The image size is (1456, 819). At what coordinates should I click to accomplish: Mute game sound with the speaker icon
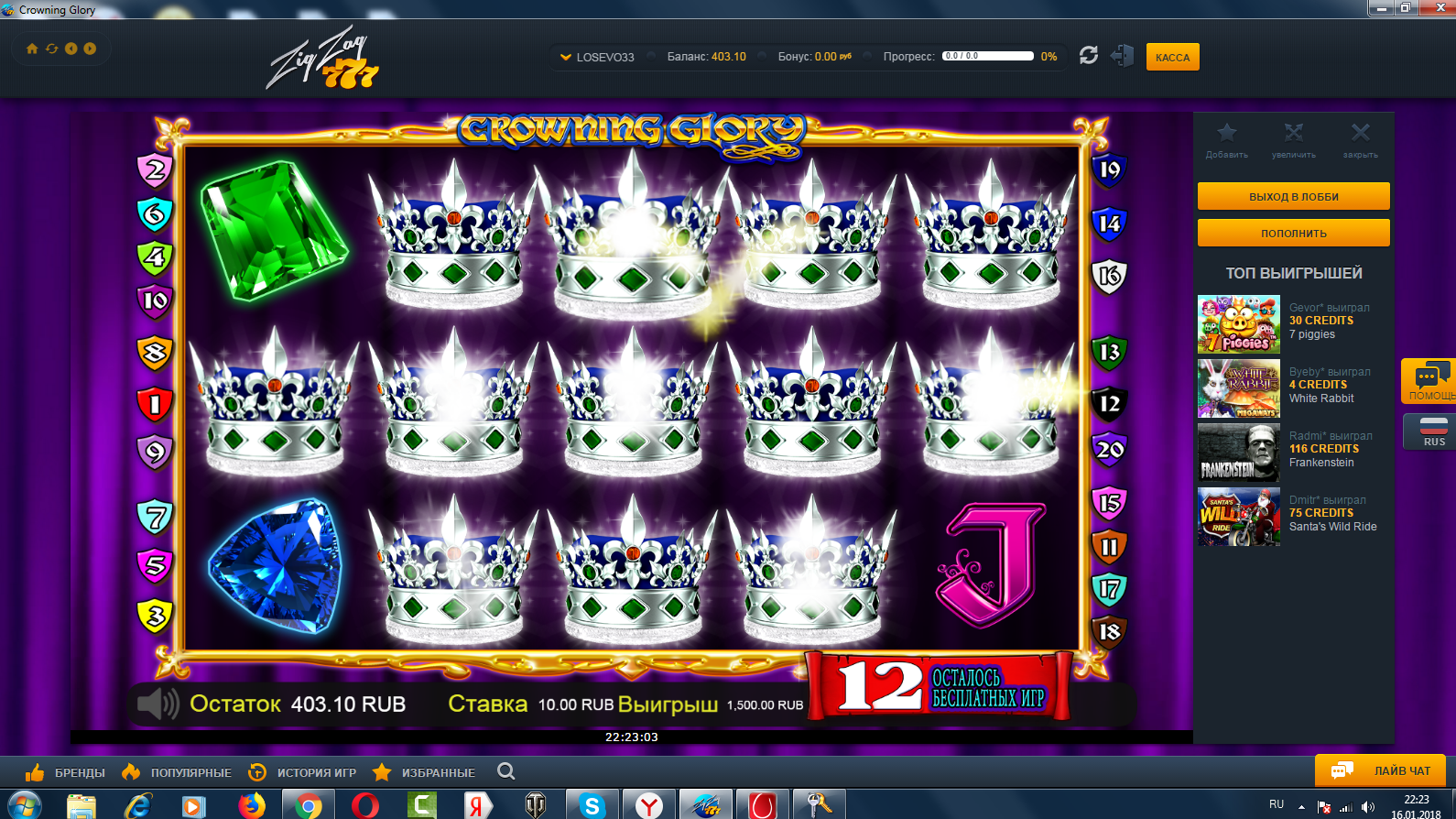156,704
